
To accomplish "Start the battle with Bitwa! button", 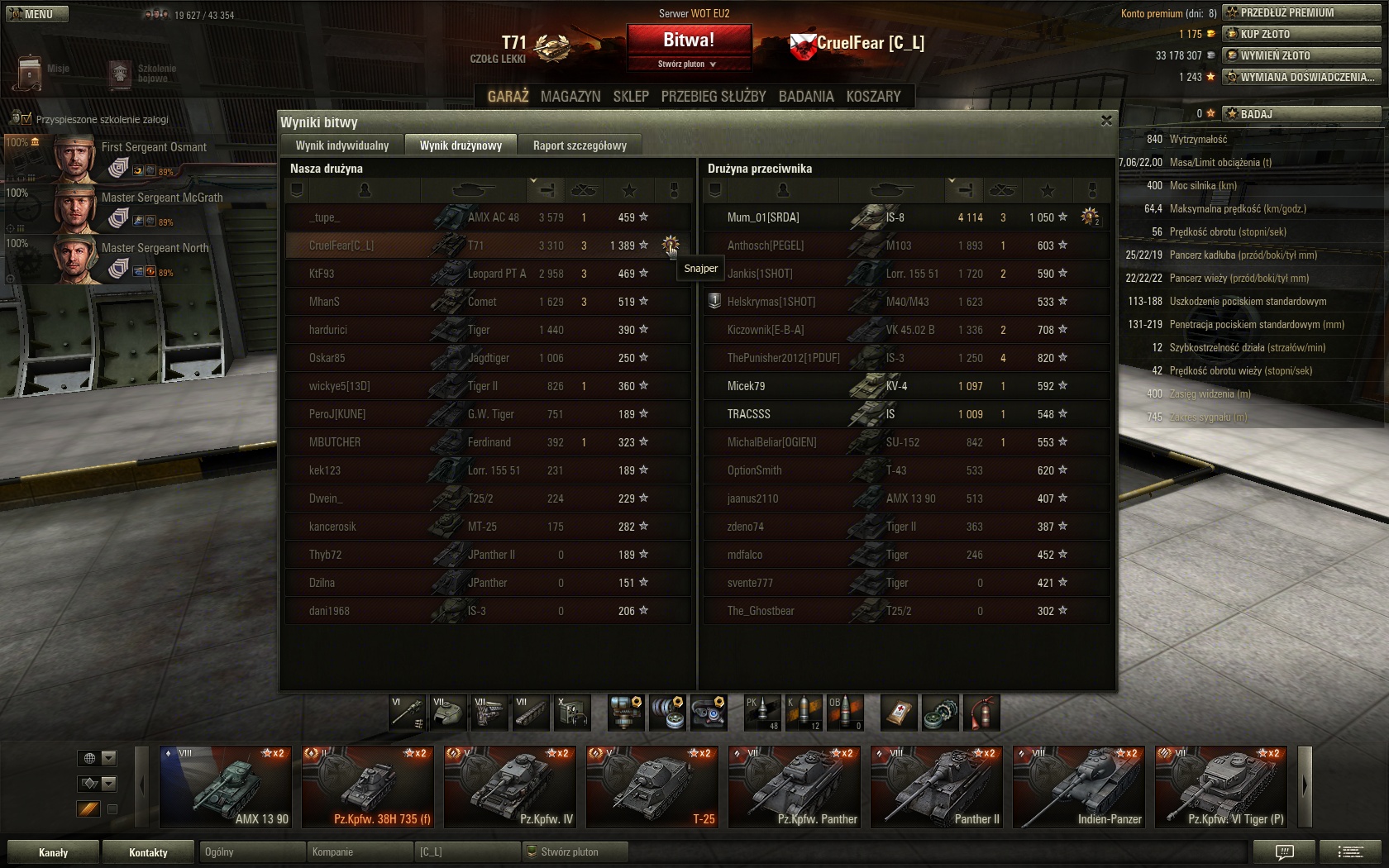I will click(x=689, y=41).
